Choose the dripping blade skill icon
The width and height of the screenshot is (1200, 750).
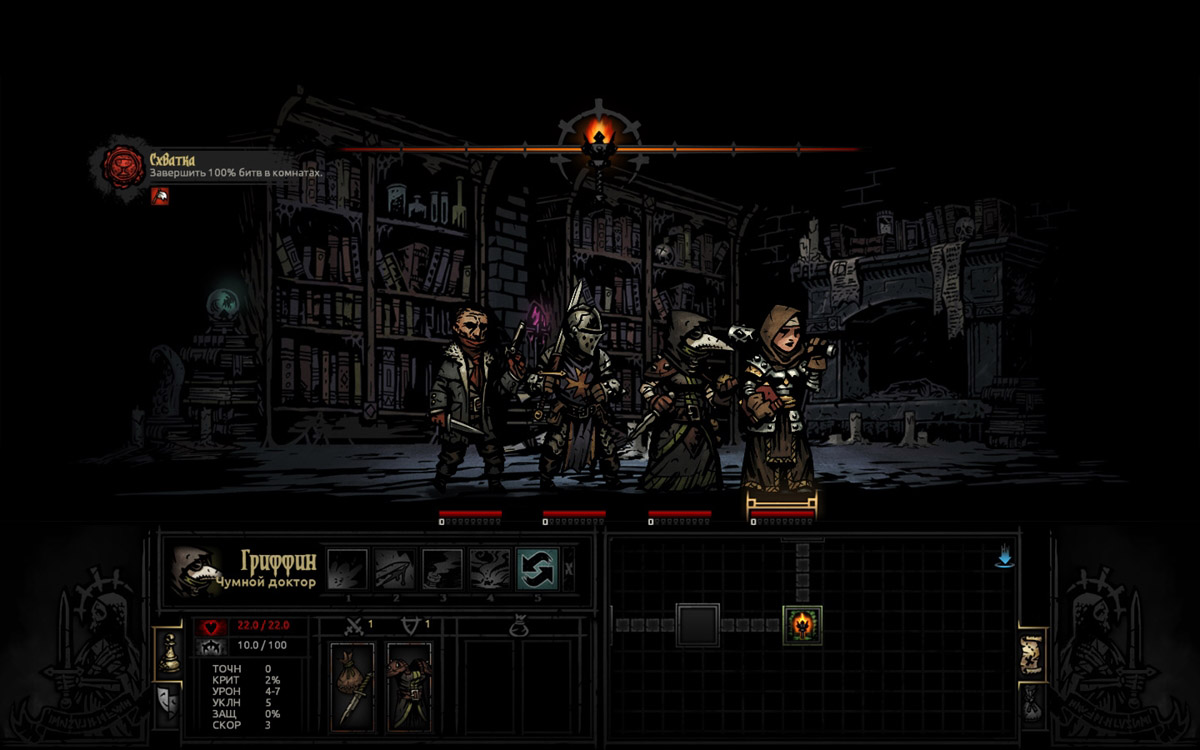(x=394, y=569)
